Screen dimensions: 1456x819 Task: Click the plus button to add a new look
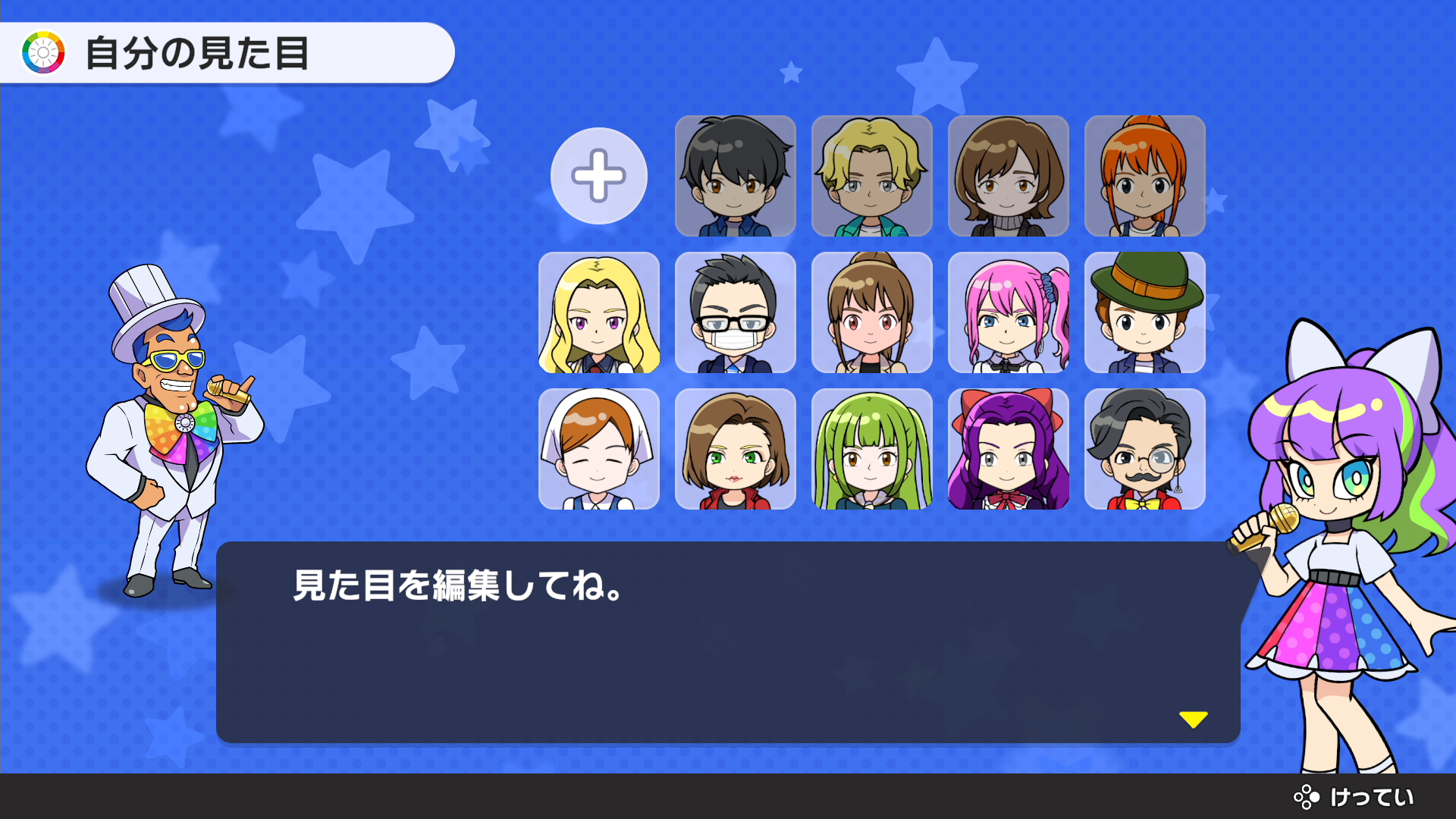pyautogui.click(x=598, y=176)
